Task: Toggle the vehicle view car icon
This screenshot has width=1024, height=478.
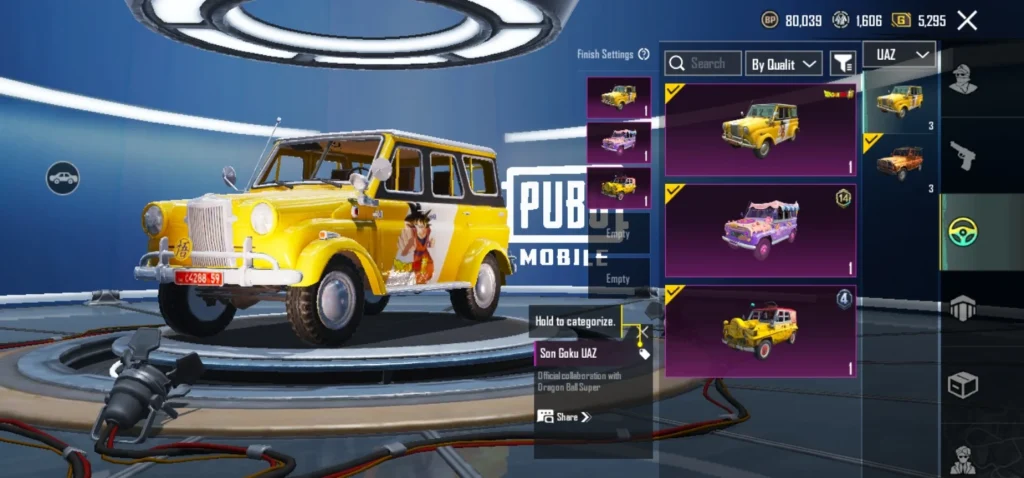Action: pyautogui.click(x=62, y=178)
